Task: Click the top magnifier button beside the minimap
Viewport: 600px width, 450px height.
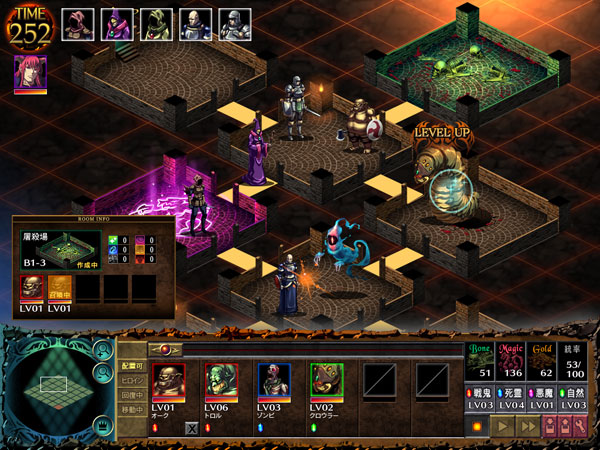Action: tap(101, 350)
